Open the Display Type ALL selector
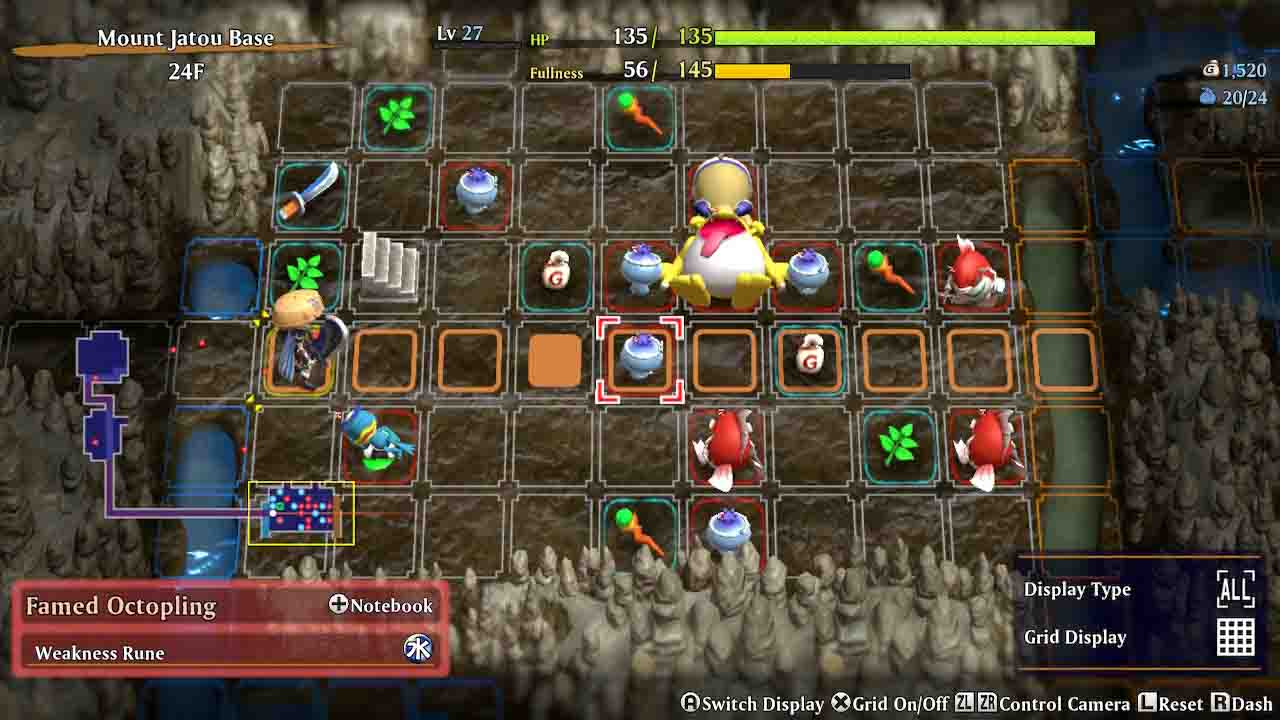 1236,590
